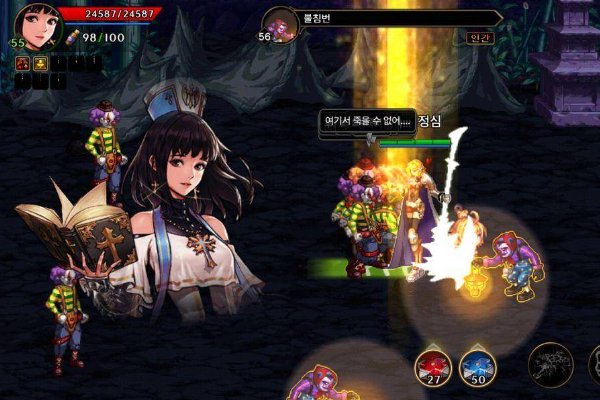Select the enemy target portrait

click(281, 23)
